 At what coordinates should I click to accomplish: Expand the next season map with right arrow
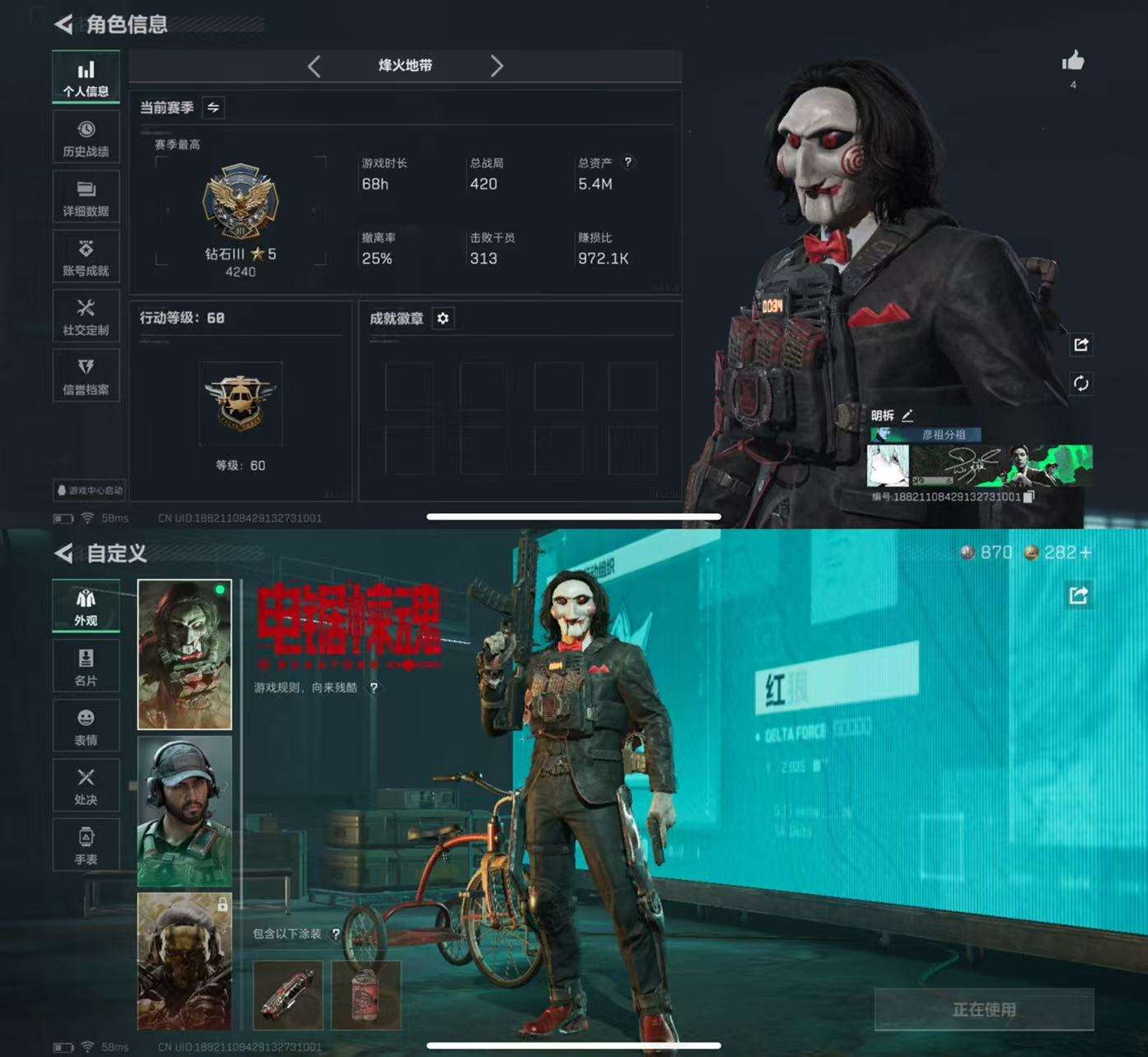[x=497, y=67]
